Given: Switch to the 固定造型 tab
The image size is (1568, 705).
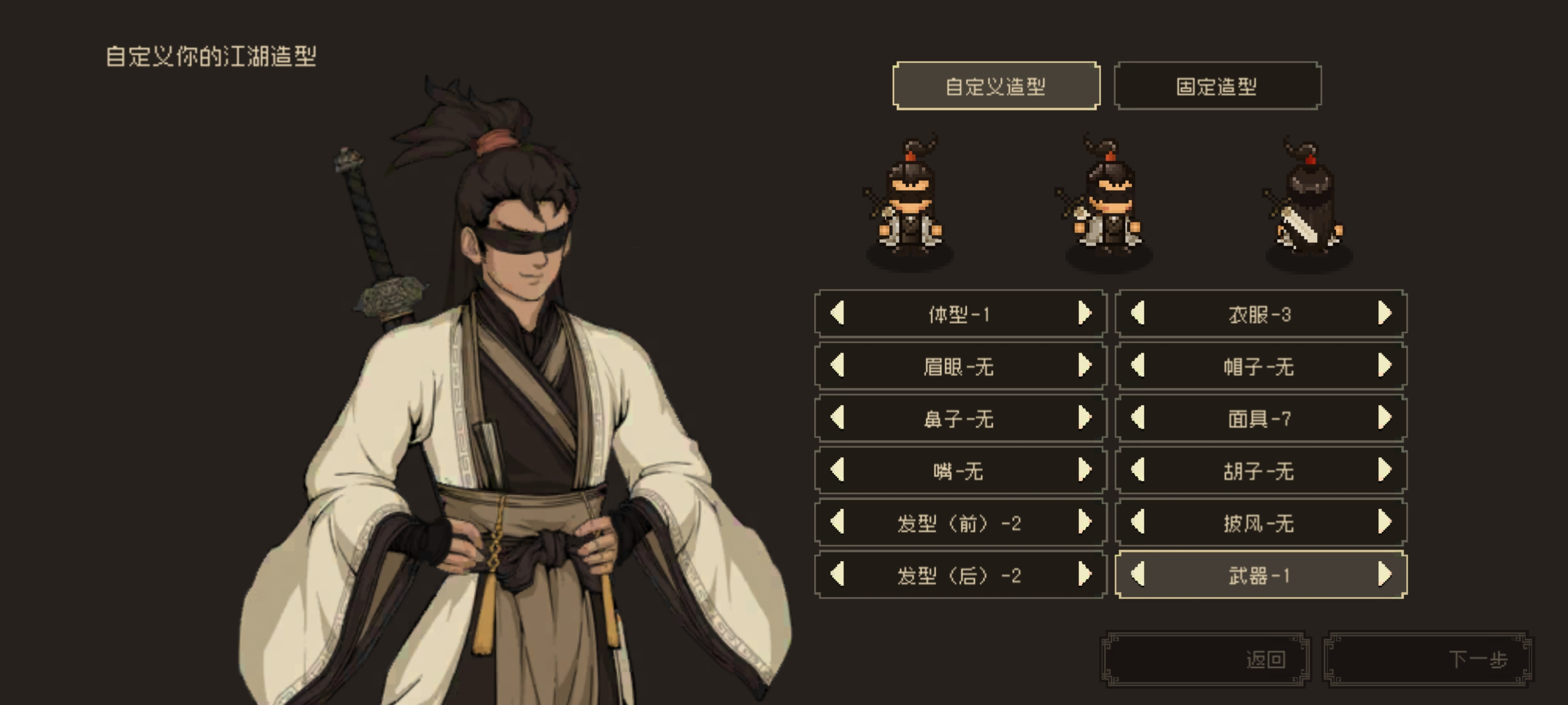Looking at the screenshot, I should [1218, 86].
